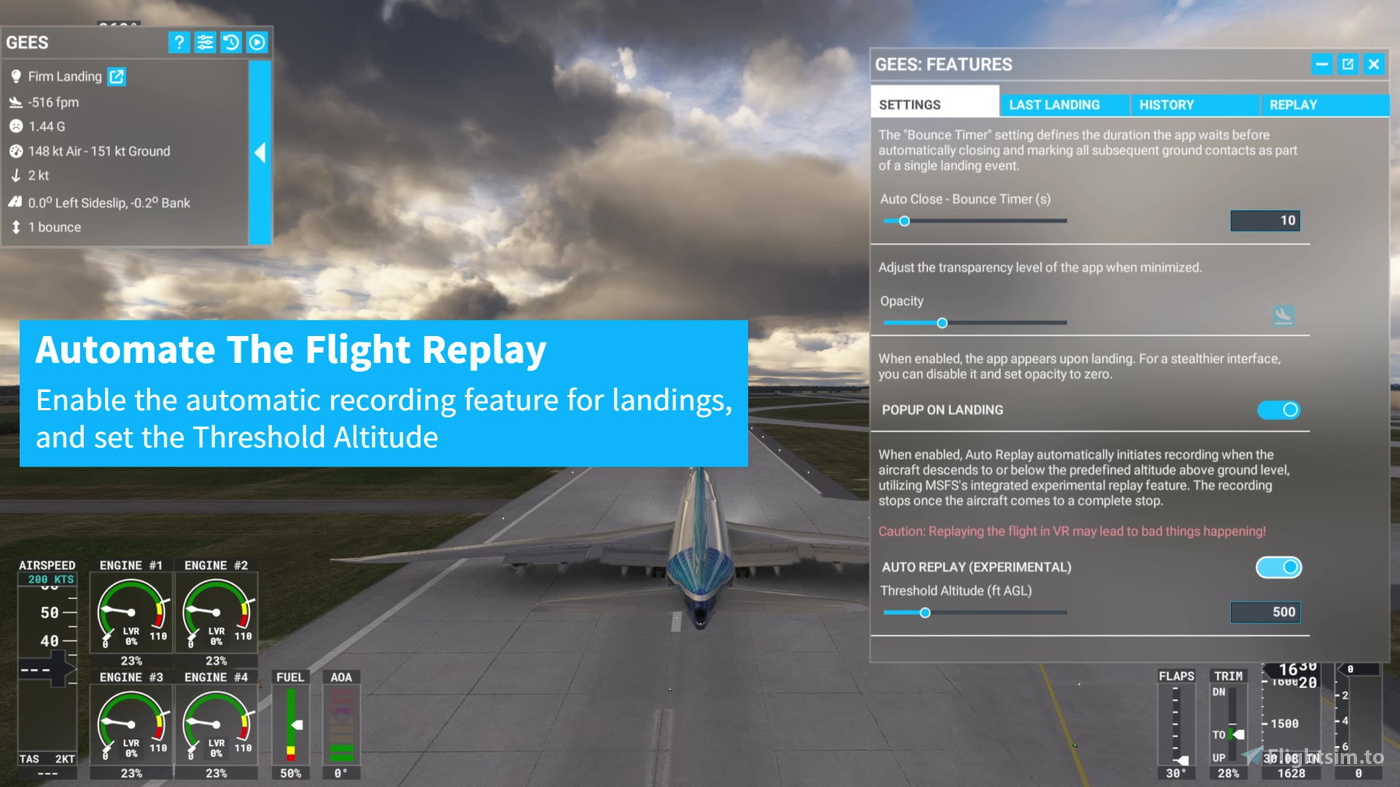This screenshot has width=1400, height=787.
Task: Open the settings sliders icon on the GEES widget
Action: click(205, 41)
